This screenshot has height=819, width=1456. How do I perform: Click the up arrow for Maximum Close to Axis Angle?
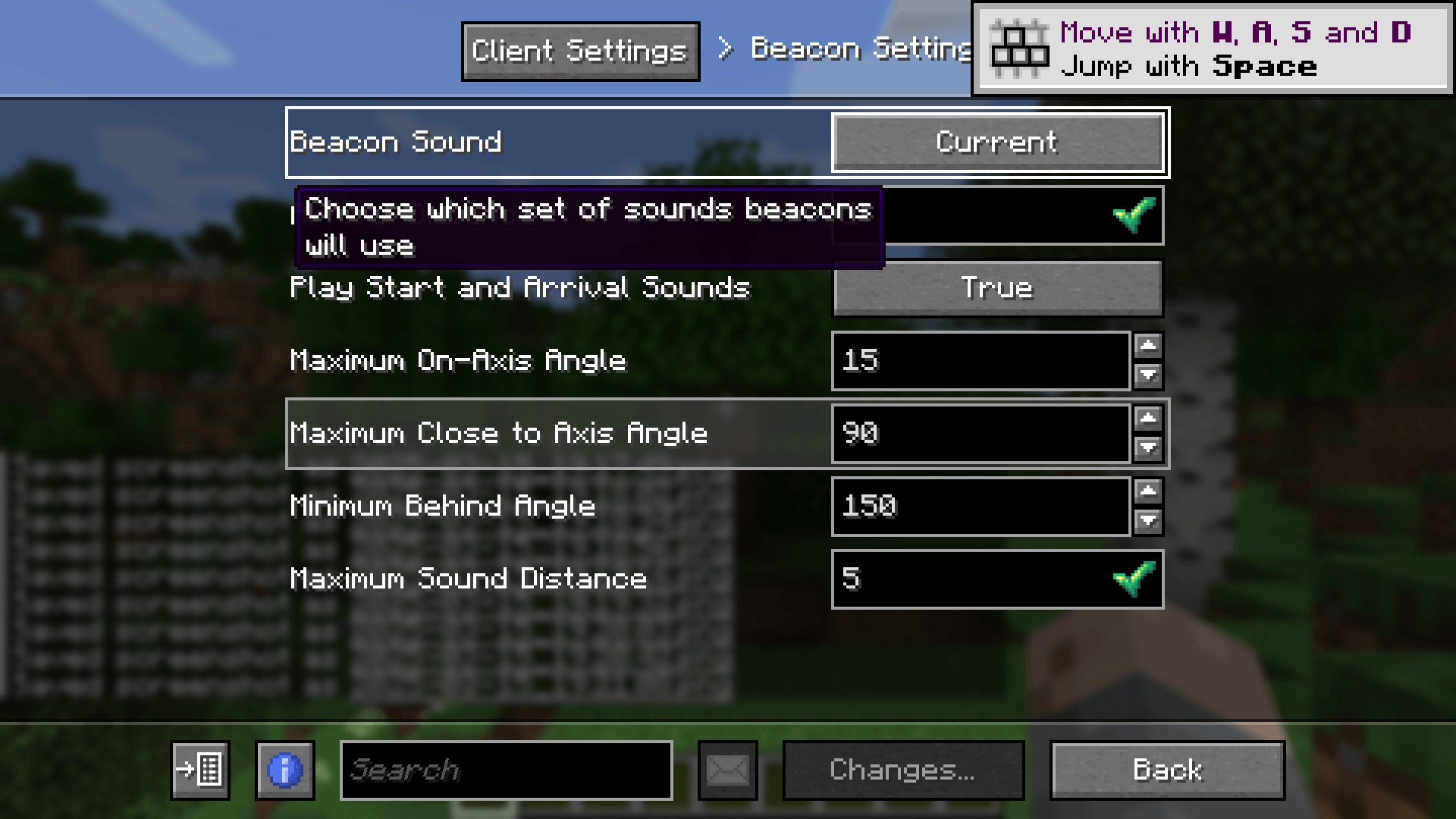tap(1149, 419)
